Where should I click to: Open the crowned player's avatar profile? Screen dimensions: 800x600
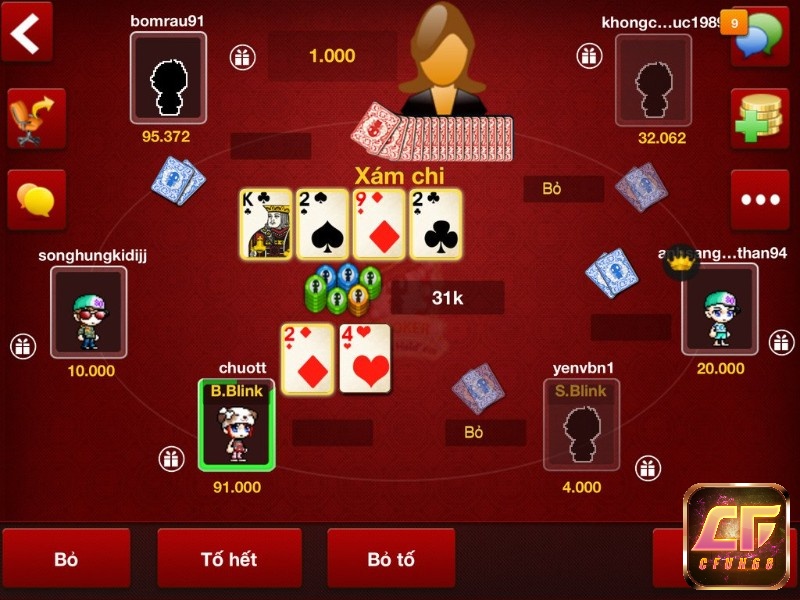(x=719, y=310)
